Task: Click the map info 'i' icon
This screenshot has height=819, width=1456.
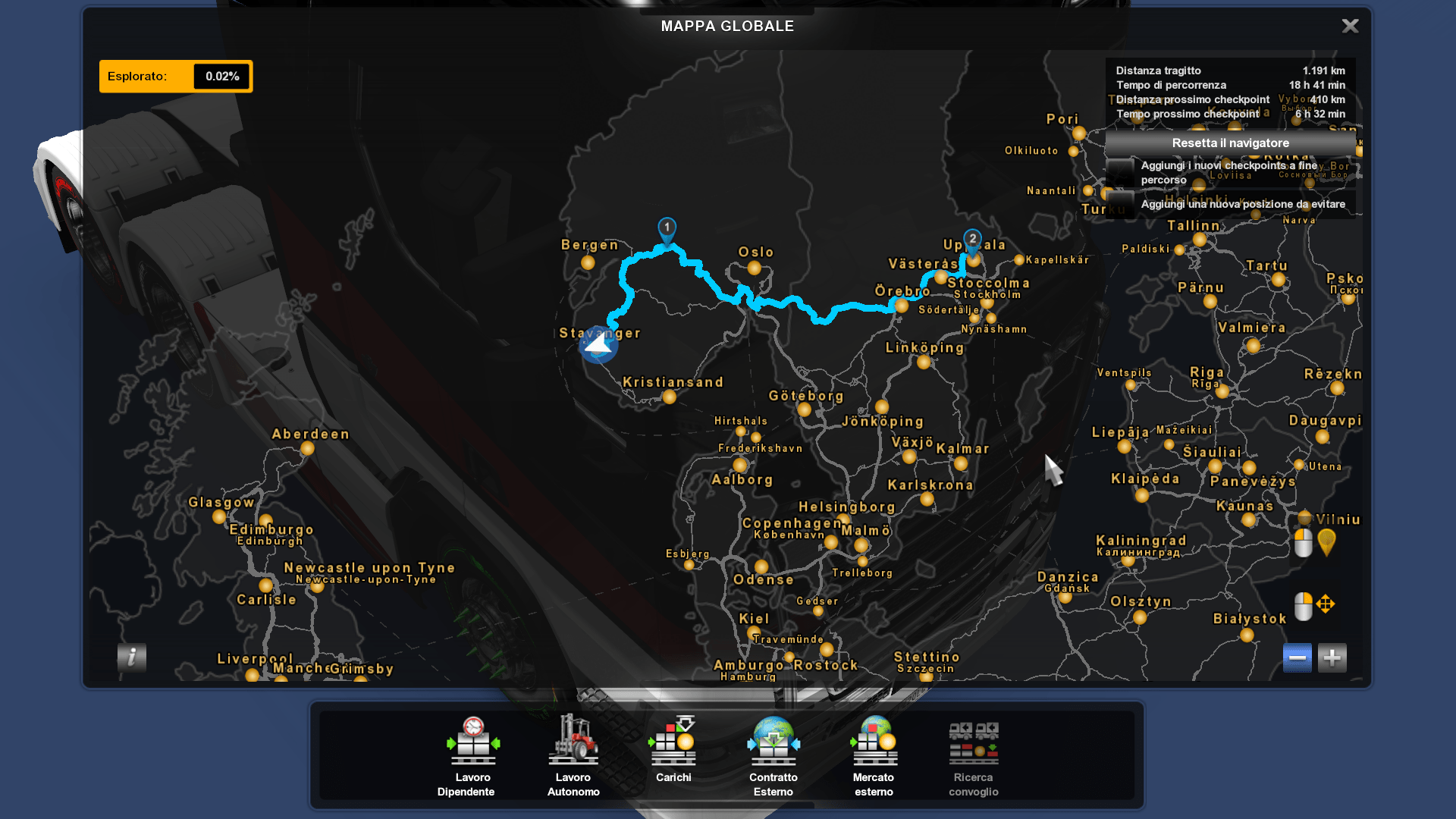Action: pos(132,658)
